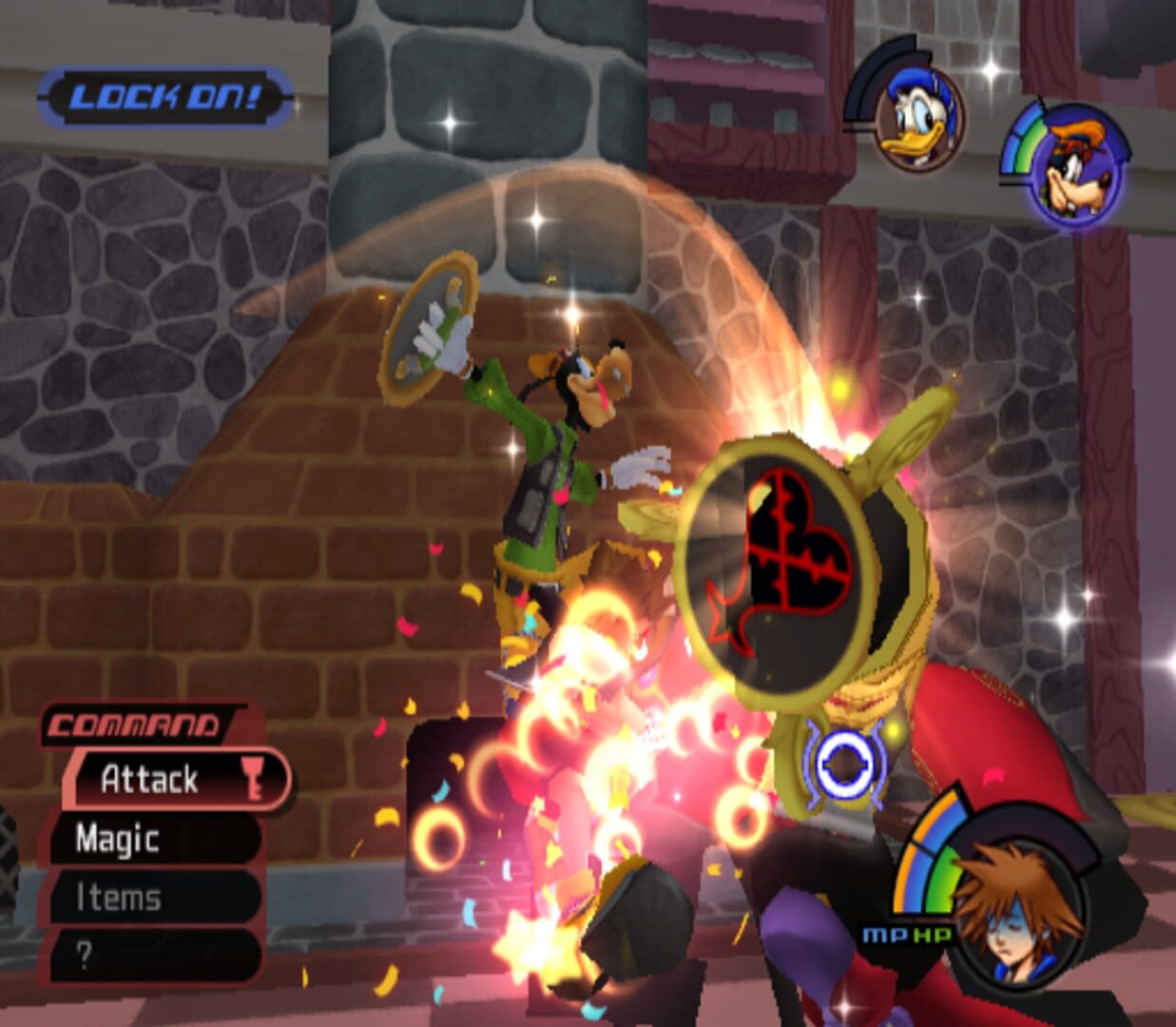Click Sora's portrait gauge
1176x1027 pixels.
[1017, 906]
